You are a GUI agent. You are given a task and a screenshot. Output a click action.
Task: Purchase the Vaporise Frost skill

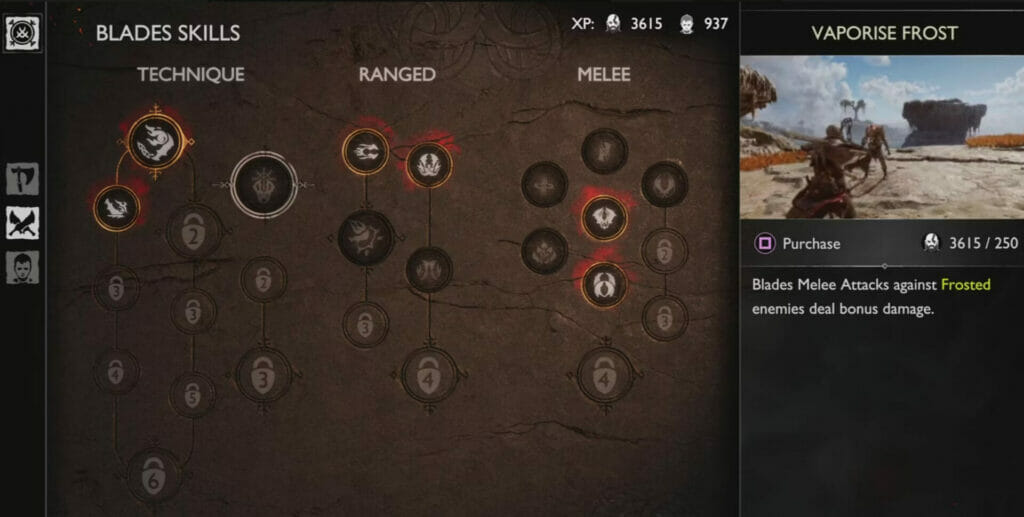(x=798, y=243)
